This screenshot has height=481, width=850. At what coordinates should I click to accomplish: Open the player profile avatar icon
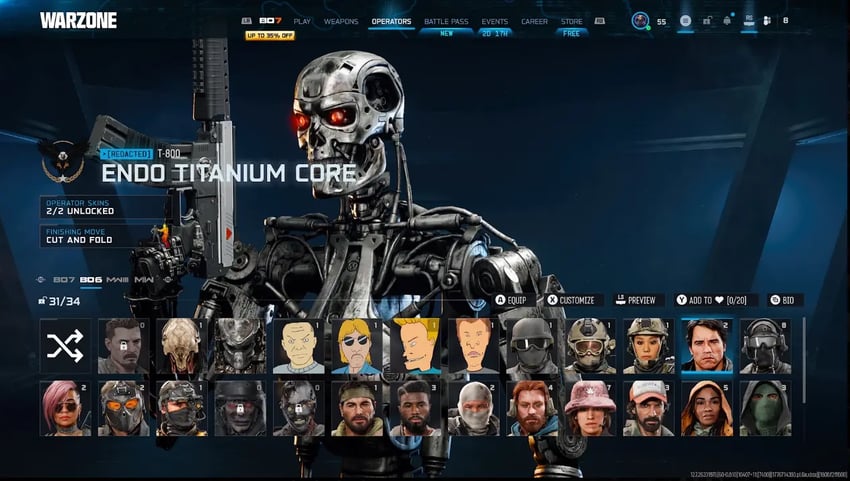(640, 21)
